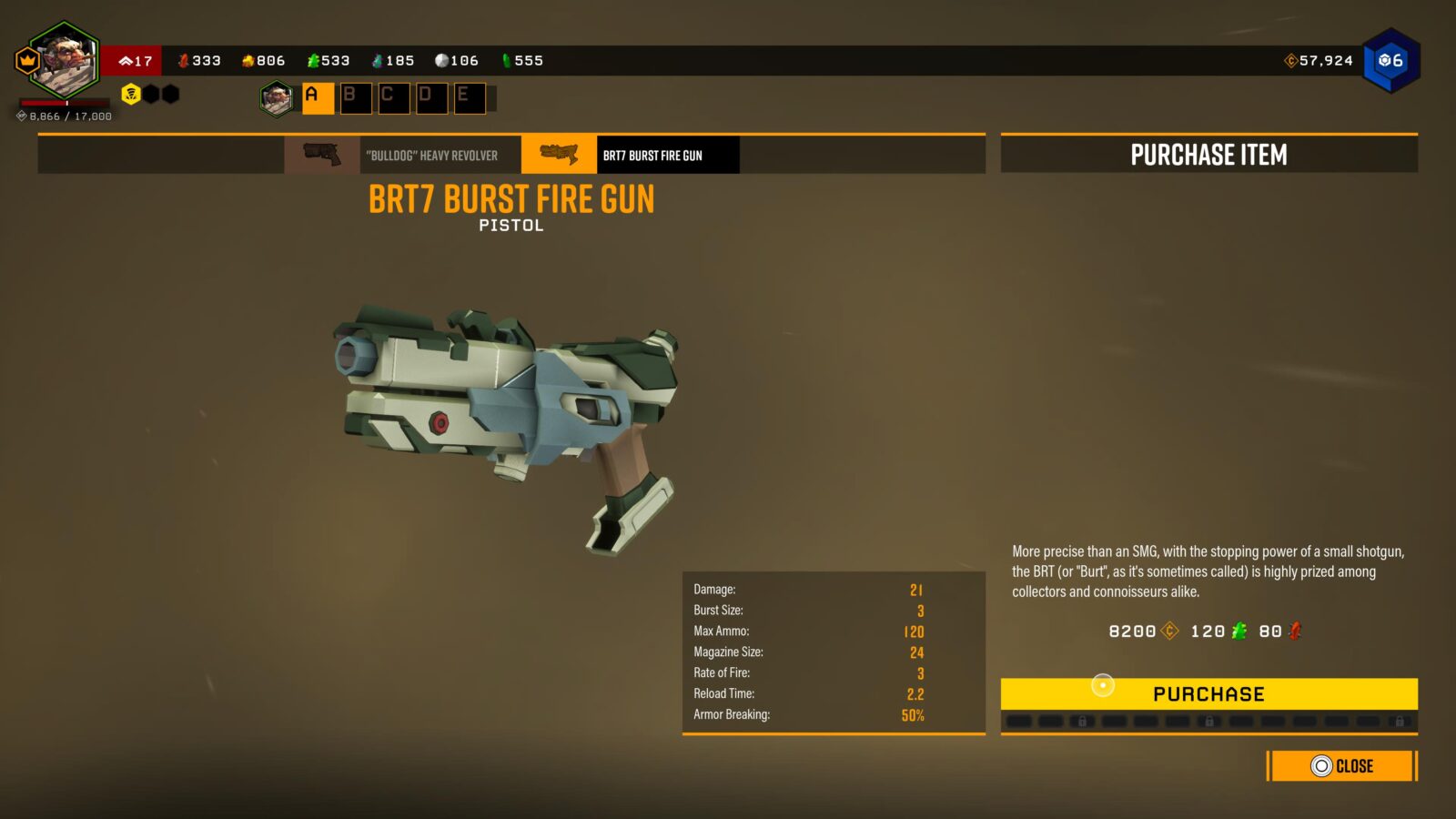Pick loadout slot E
This screenshot has height=819, width=1456.
(x=469, y=97)
